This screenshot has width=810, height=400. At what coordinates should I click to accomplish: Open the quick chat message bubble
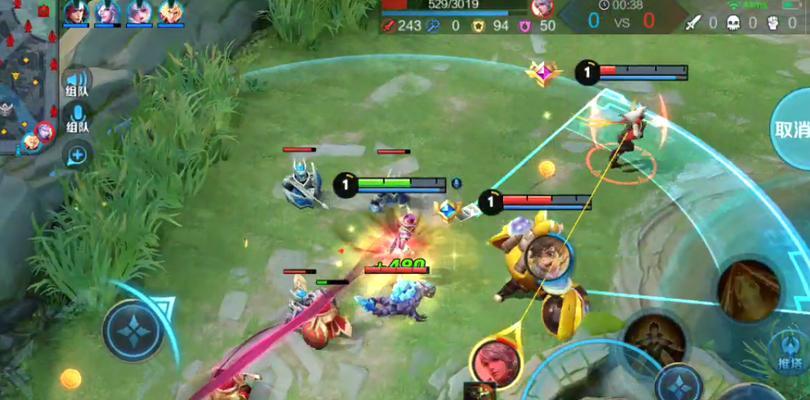[76, 155]
